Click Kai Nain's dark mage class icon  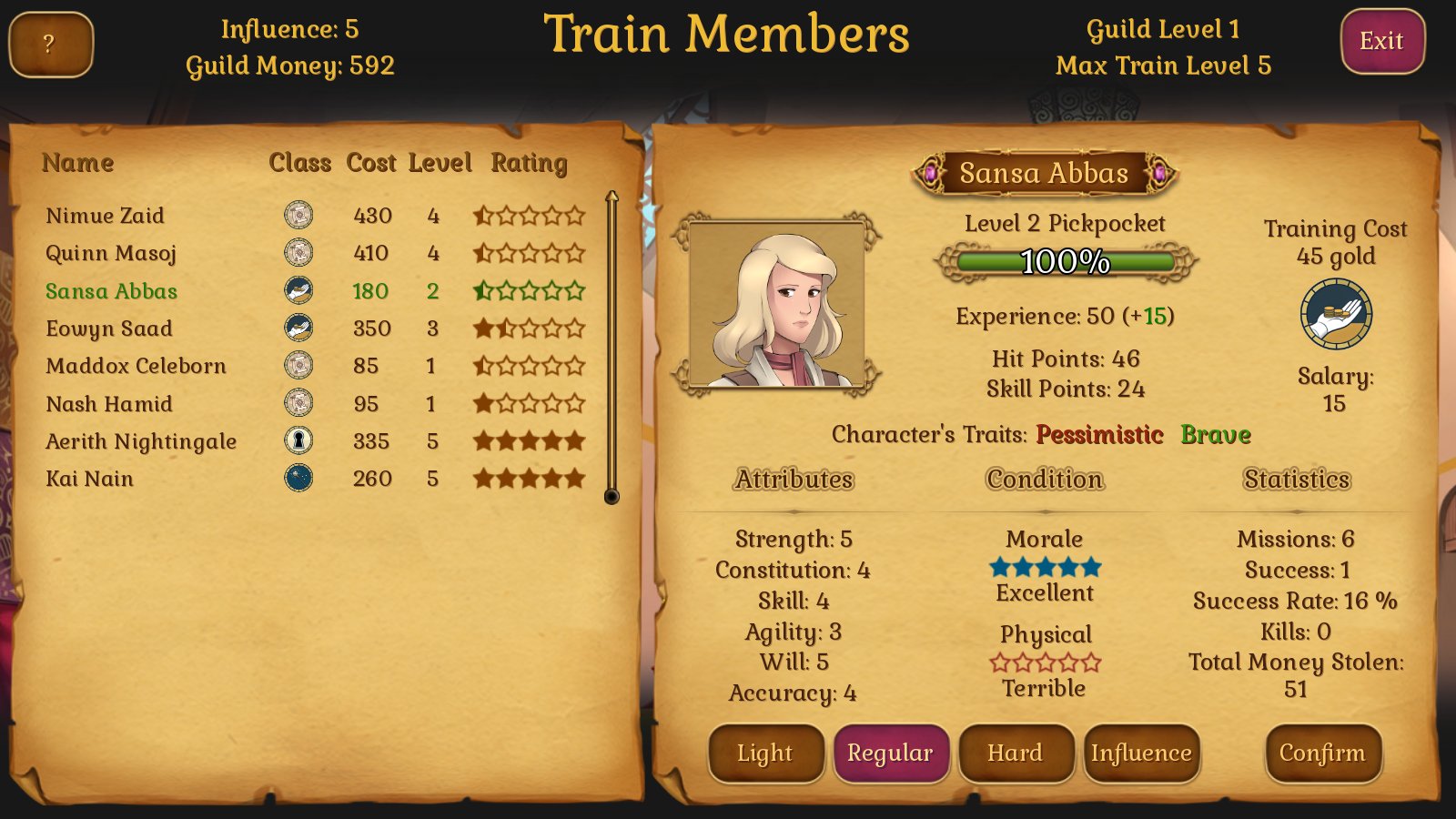click(300, 478)
